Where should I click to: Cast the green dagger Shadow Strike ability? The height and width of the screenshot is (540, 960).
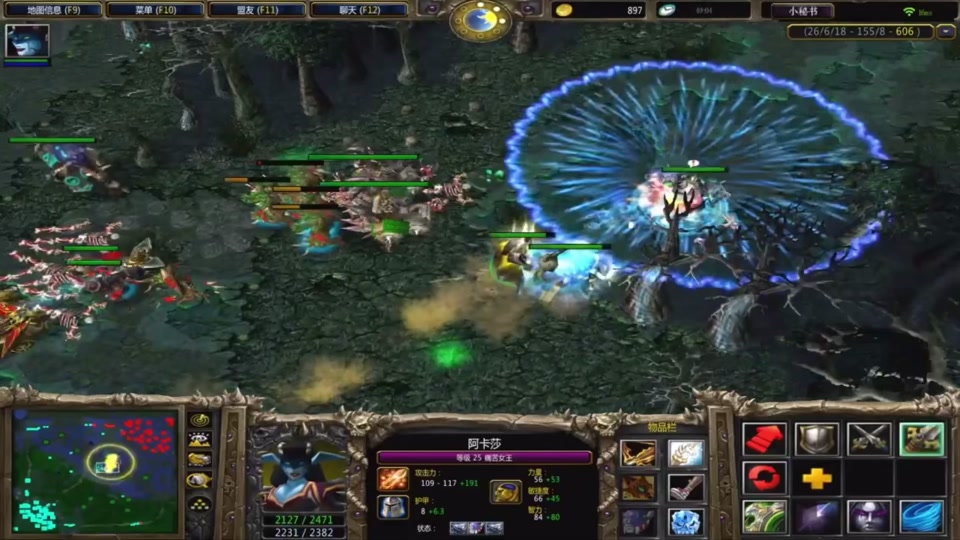[764, 517]
